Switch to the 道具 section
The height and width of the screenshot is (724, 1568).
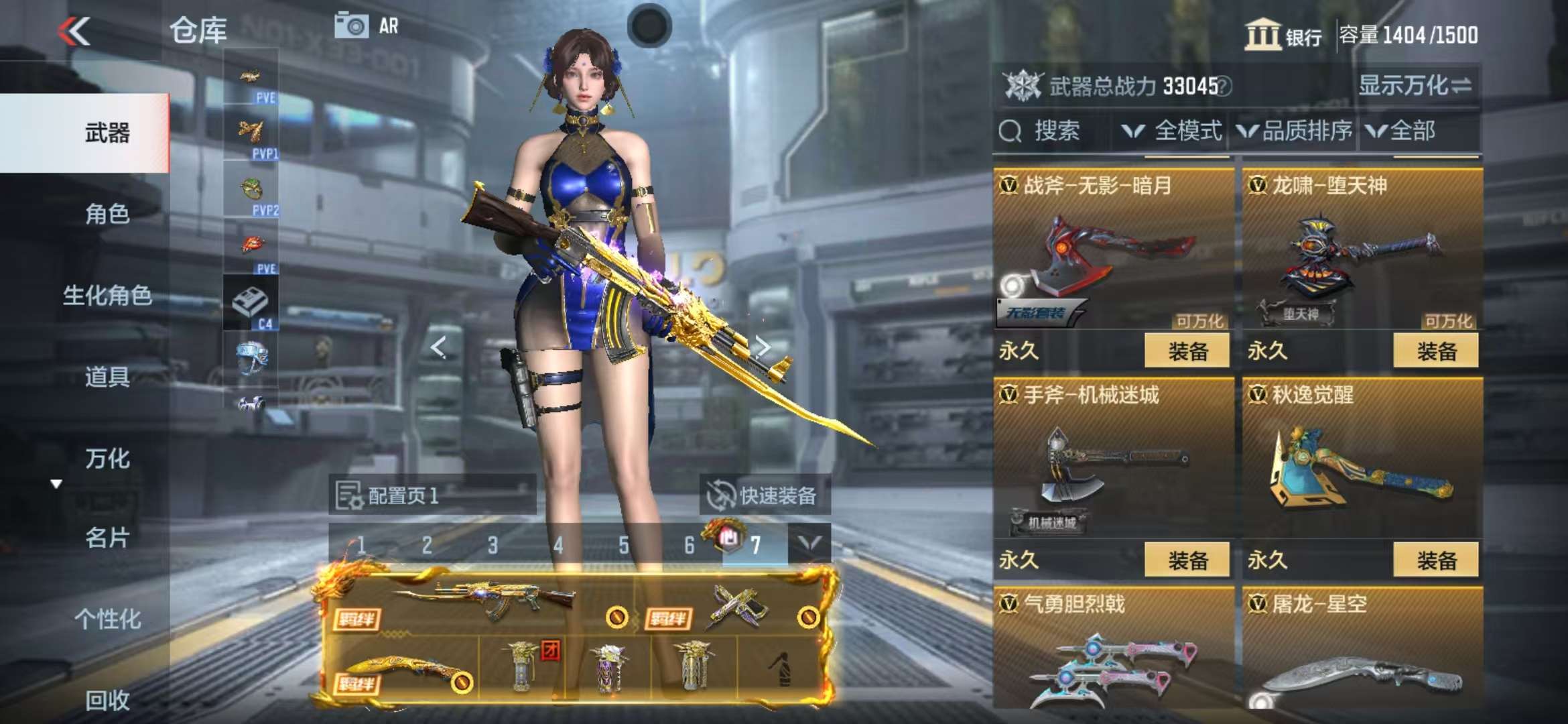[107, 377]
